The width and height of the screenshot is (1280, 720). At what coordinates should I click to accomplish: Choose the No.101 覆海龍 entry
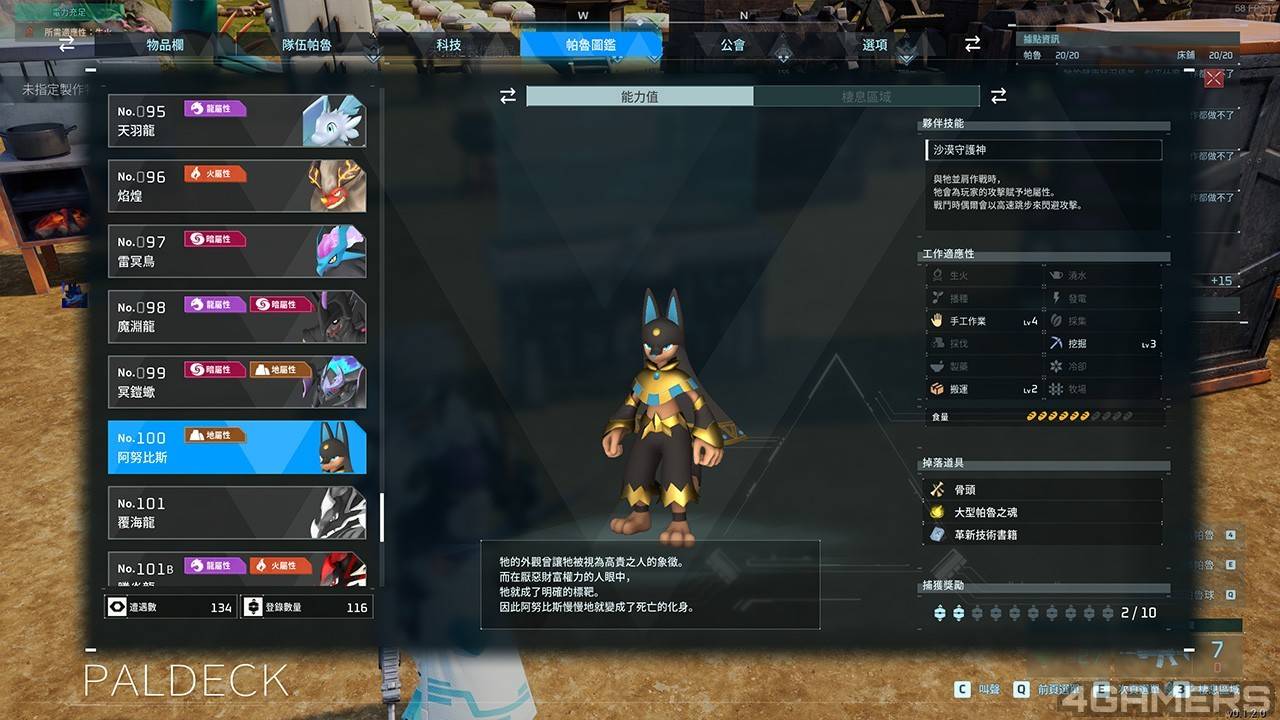click(237, 513)
